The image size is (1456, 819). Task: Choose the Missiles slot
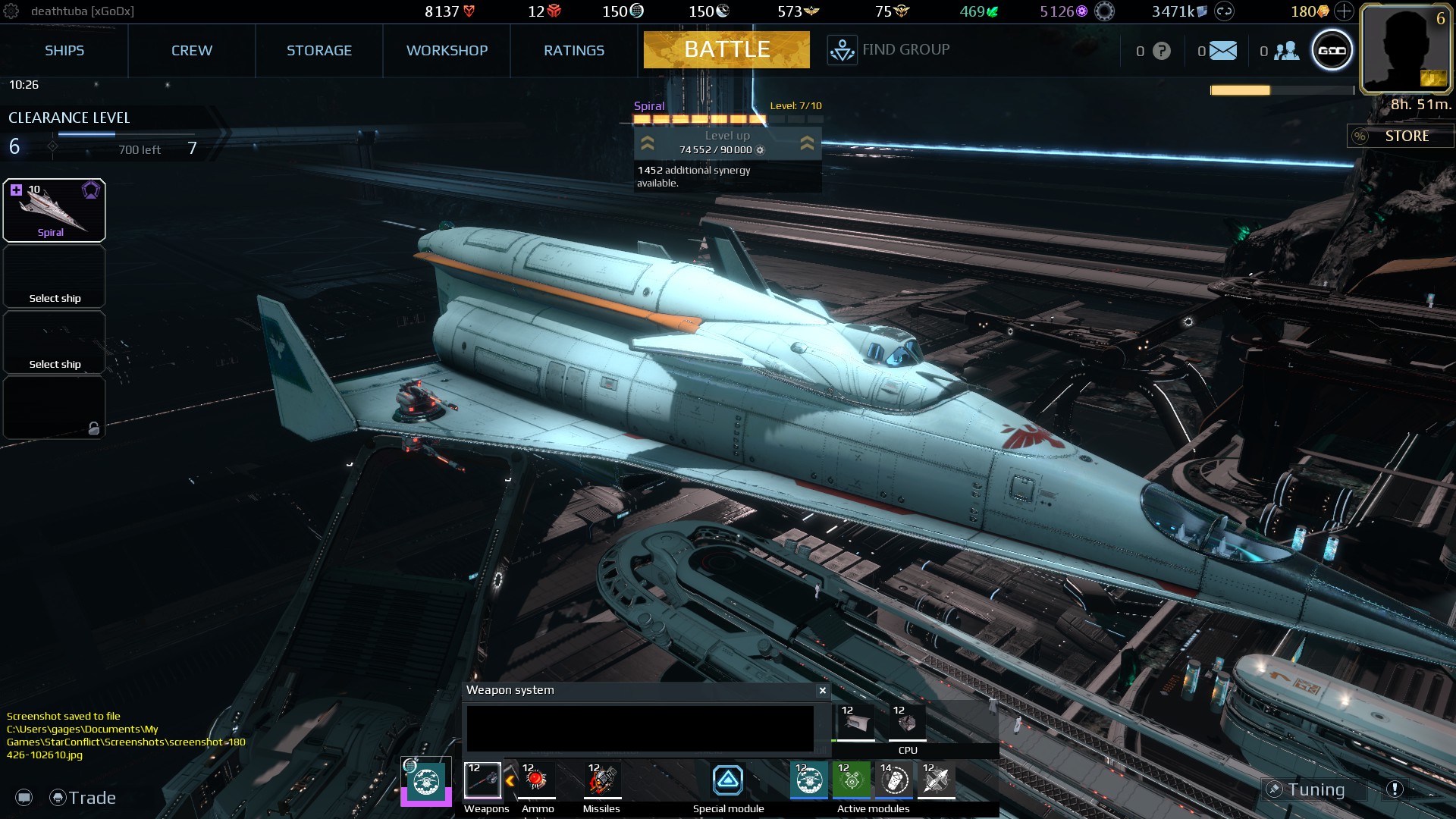click(x=601, y=780)
